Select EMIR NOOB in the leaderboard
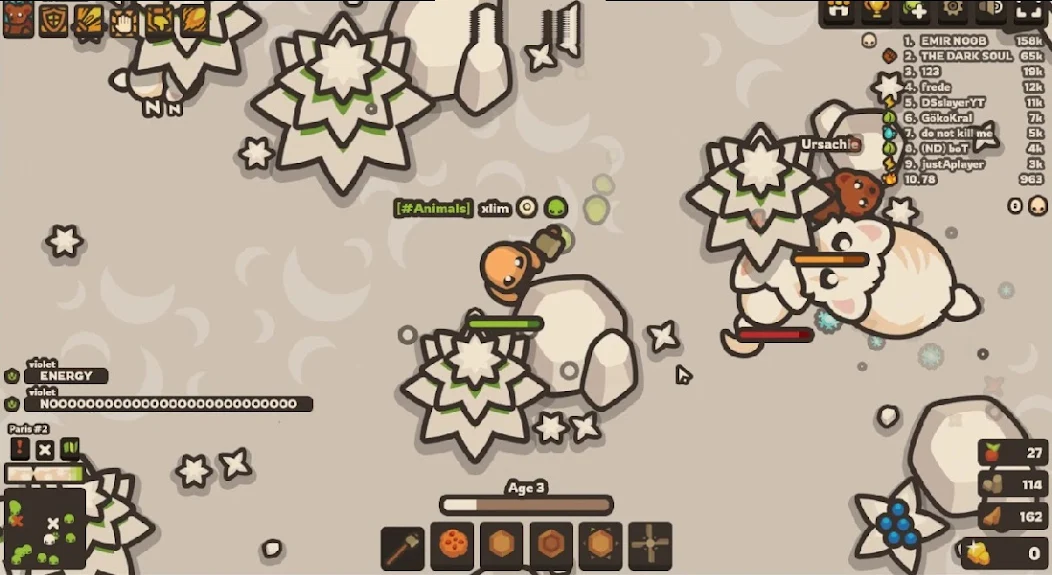 pyautogui.click(x=945, y=41)
